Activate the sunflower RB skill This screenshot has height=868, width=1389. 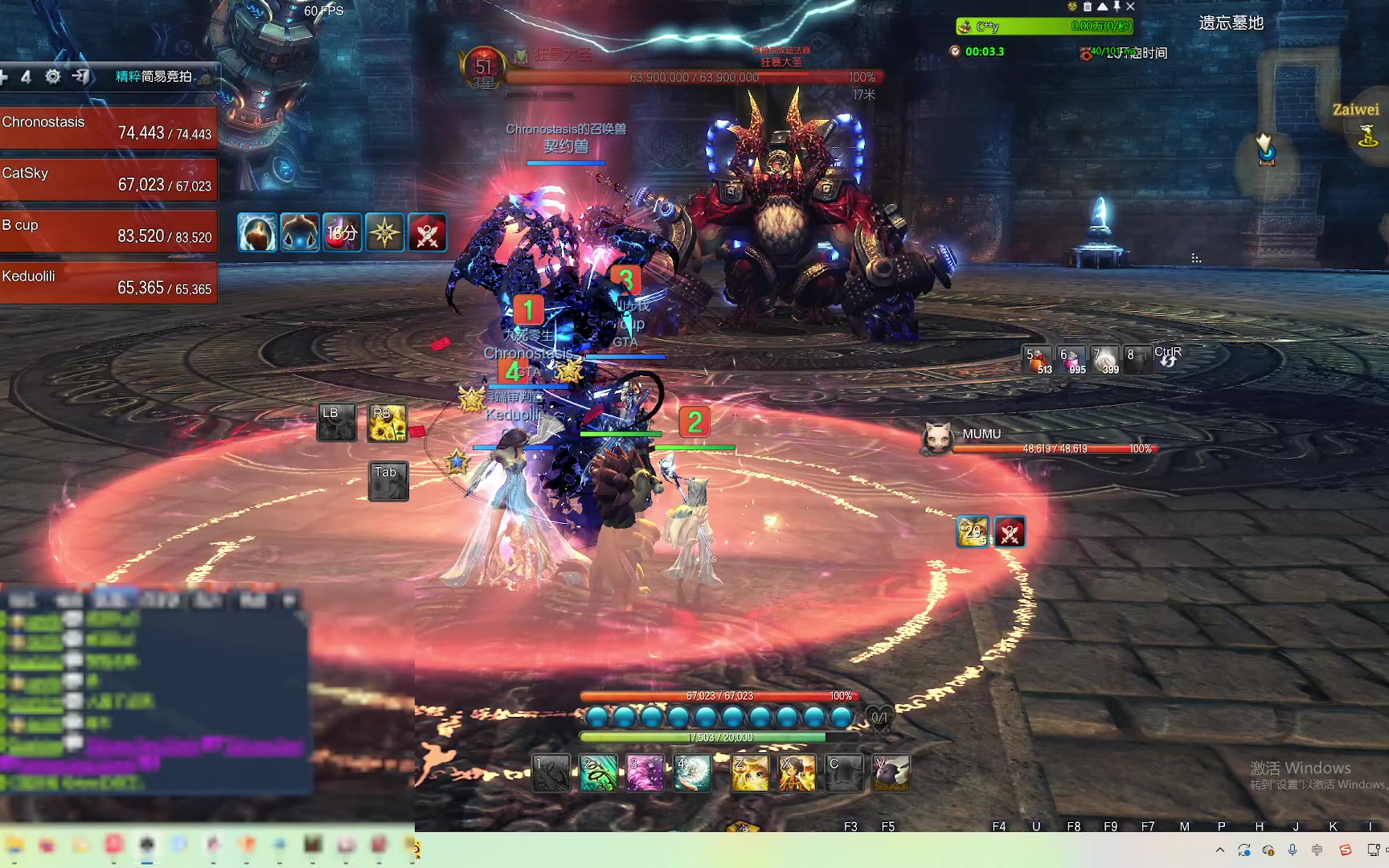pyautogui.click(x=387, y=423)
